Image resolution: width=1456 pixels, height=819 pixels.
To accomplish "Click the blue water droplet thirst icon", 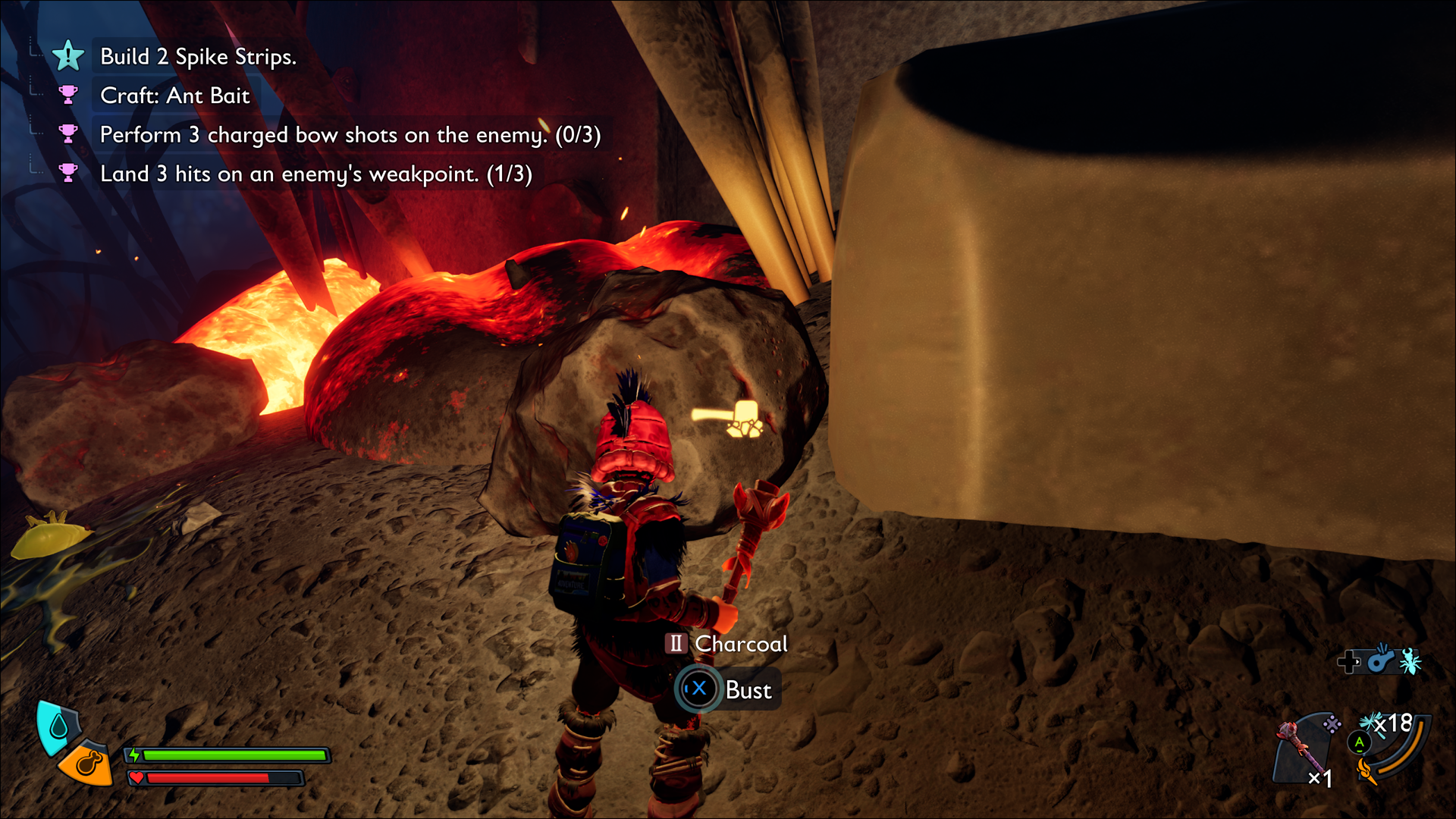I will pyautogui.click(x=58, y=727).
